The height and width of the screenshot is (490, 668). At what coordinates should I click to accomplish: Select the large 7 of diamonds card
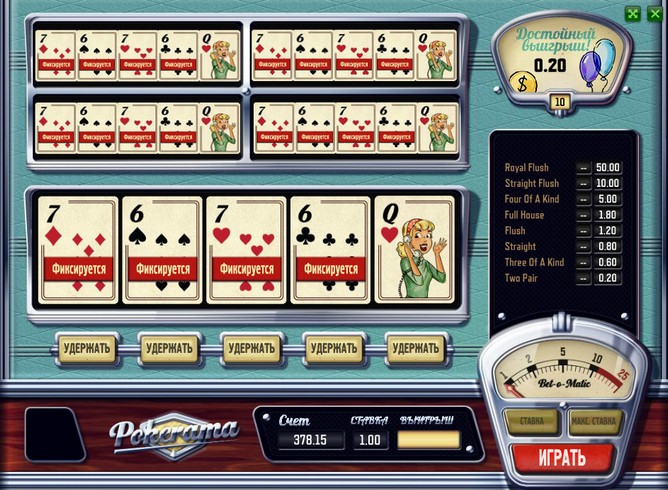point(78,250)
